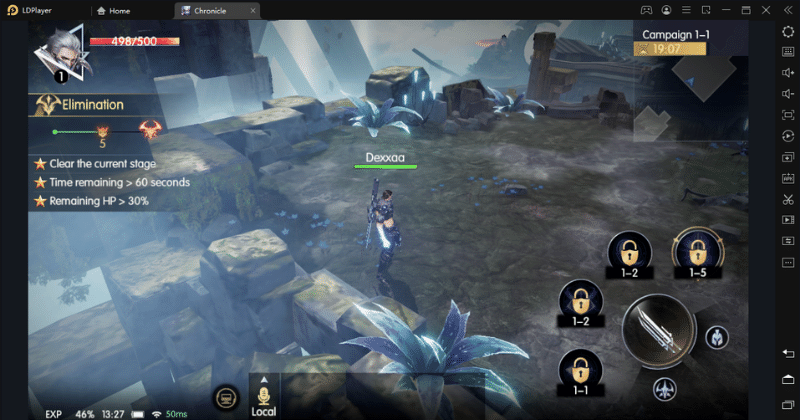
Task: Close the Chronicle tab
Action: (252, 10)
